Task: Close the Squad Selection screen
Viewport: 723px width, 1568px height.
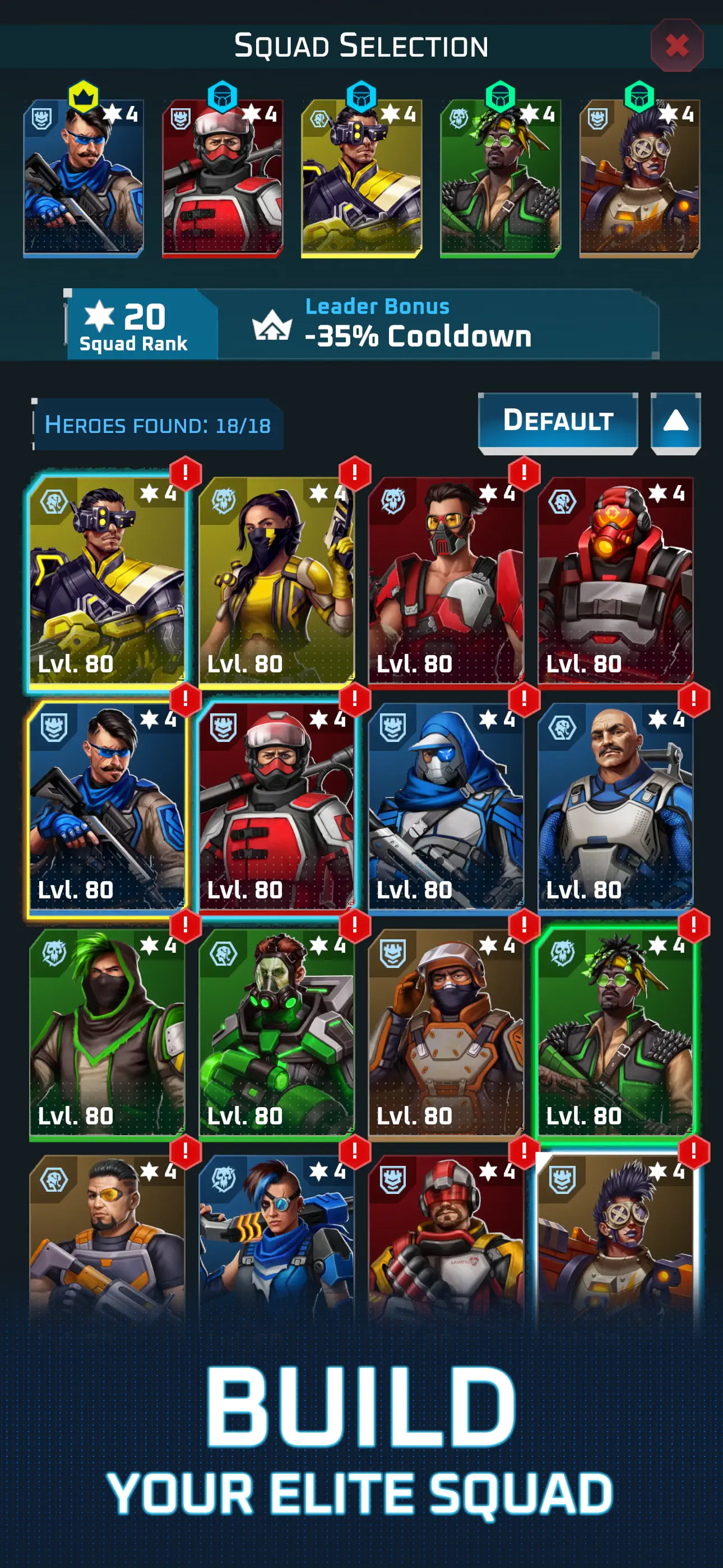Action: click(x=678, y=44)
